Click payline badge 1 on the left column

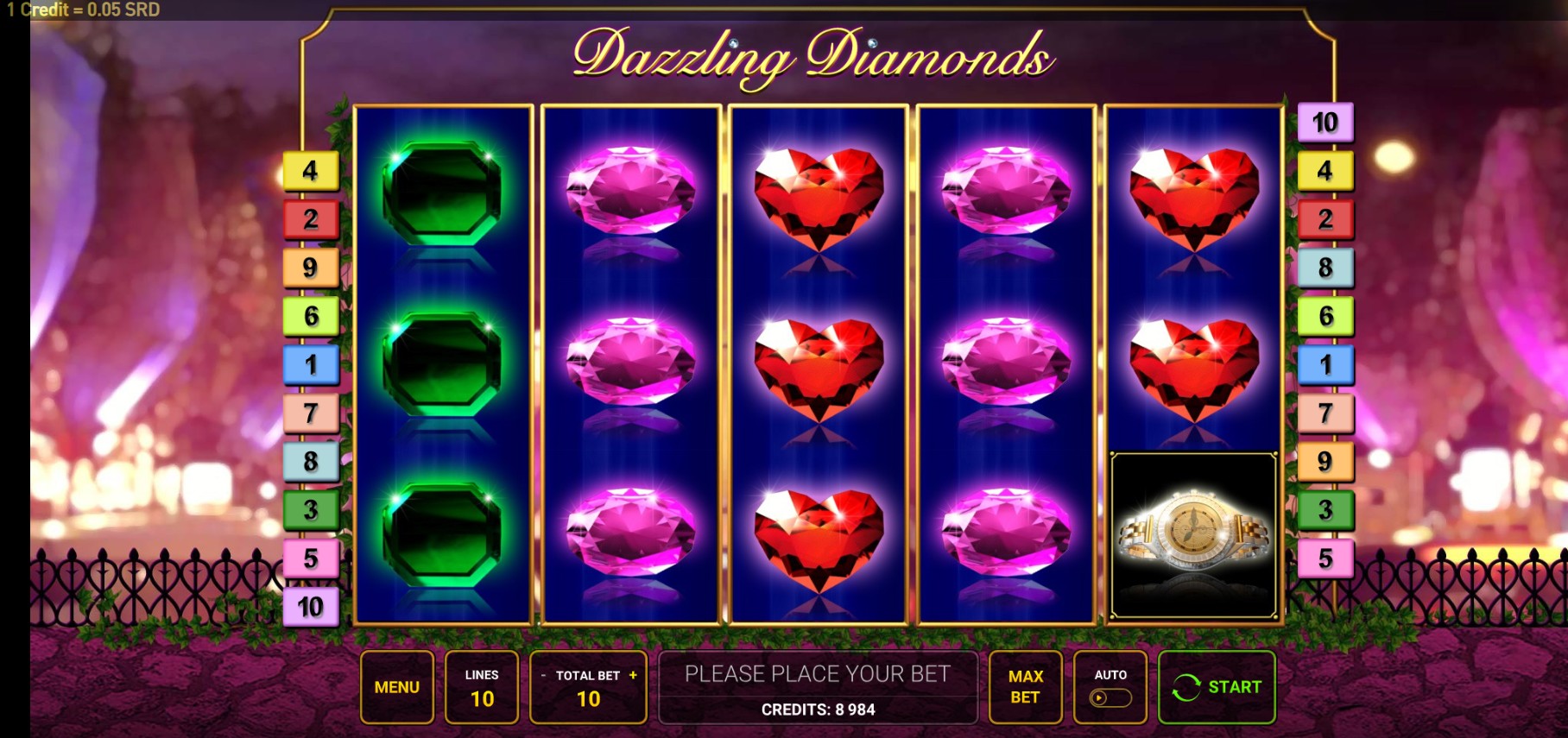(x=309, y=364)
